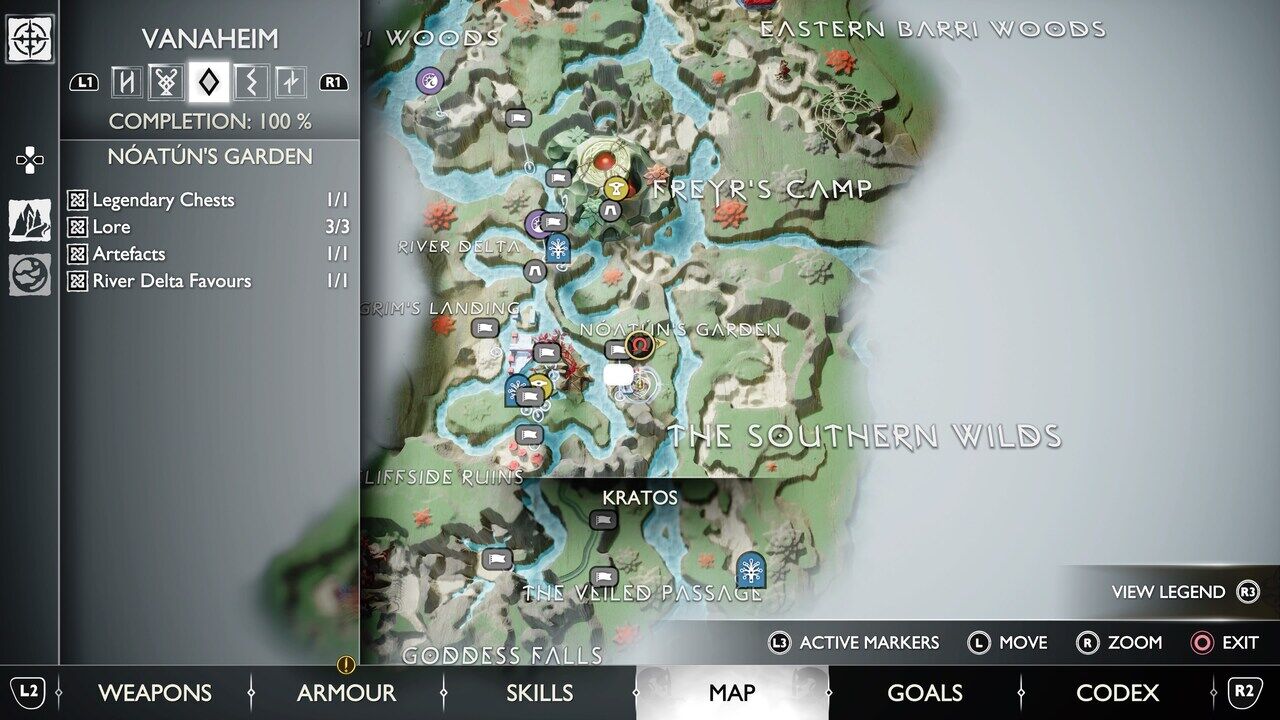Select the highlighted Vanaheim diamond rune

coord(208,82)
